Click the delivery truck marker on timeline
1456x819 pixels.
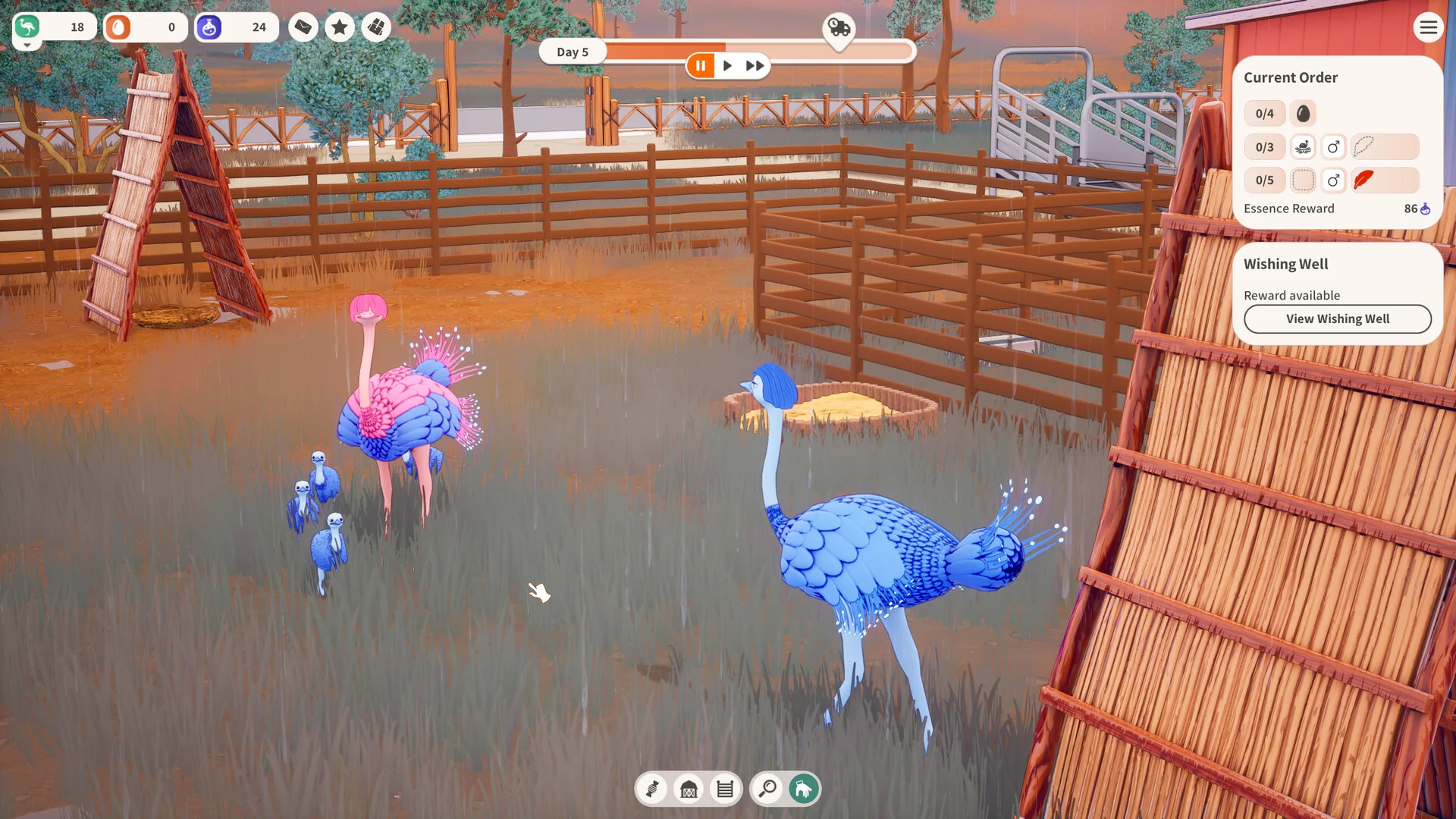[x=839, y=29]
